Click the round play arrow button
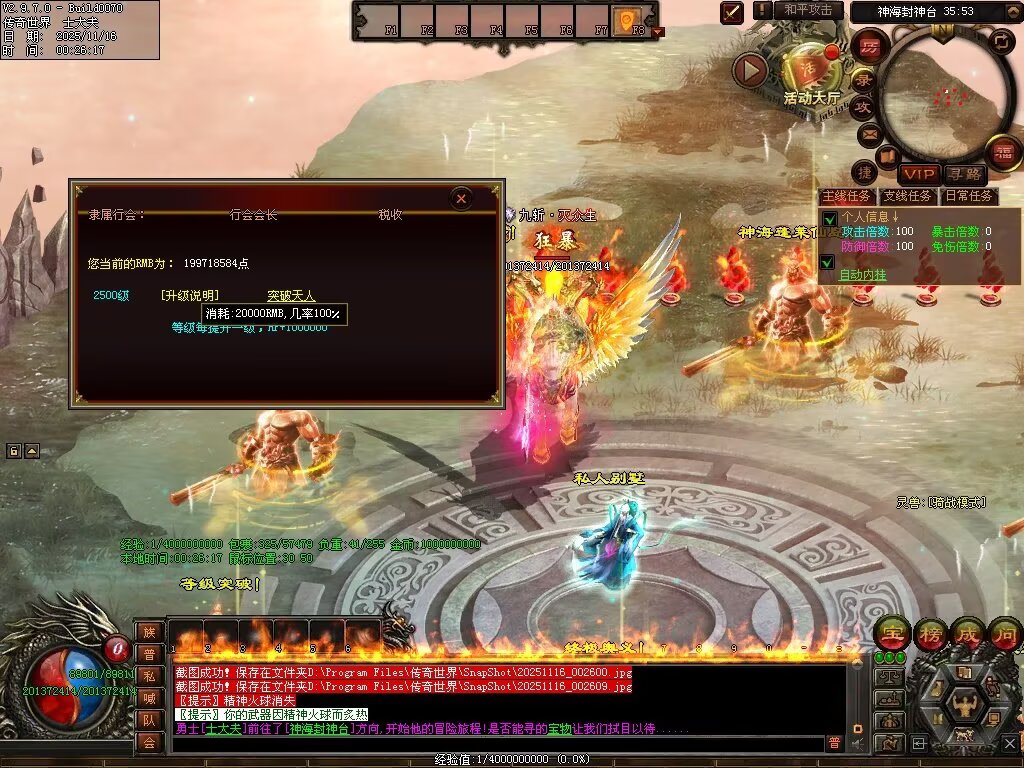Viewport: 1024px width, 768px height. point(750,70)
